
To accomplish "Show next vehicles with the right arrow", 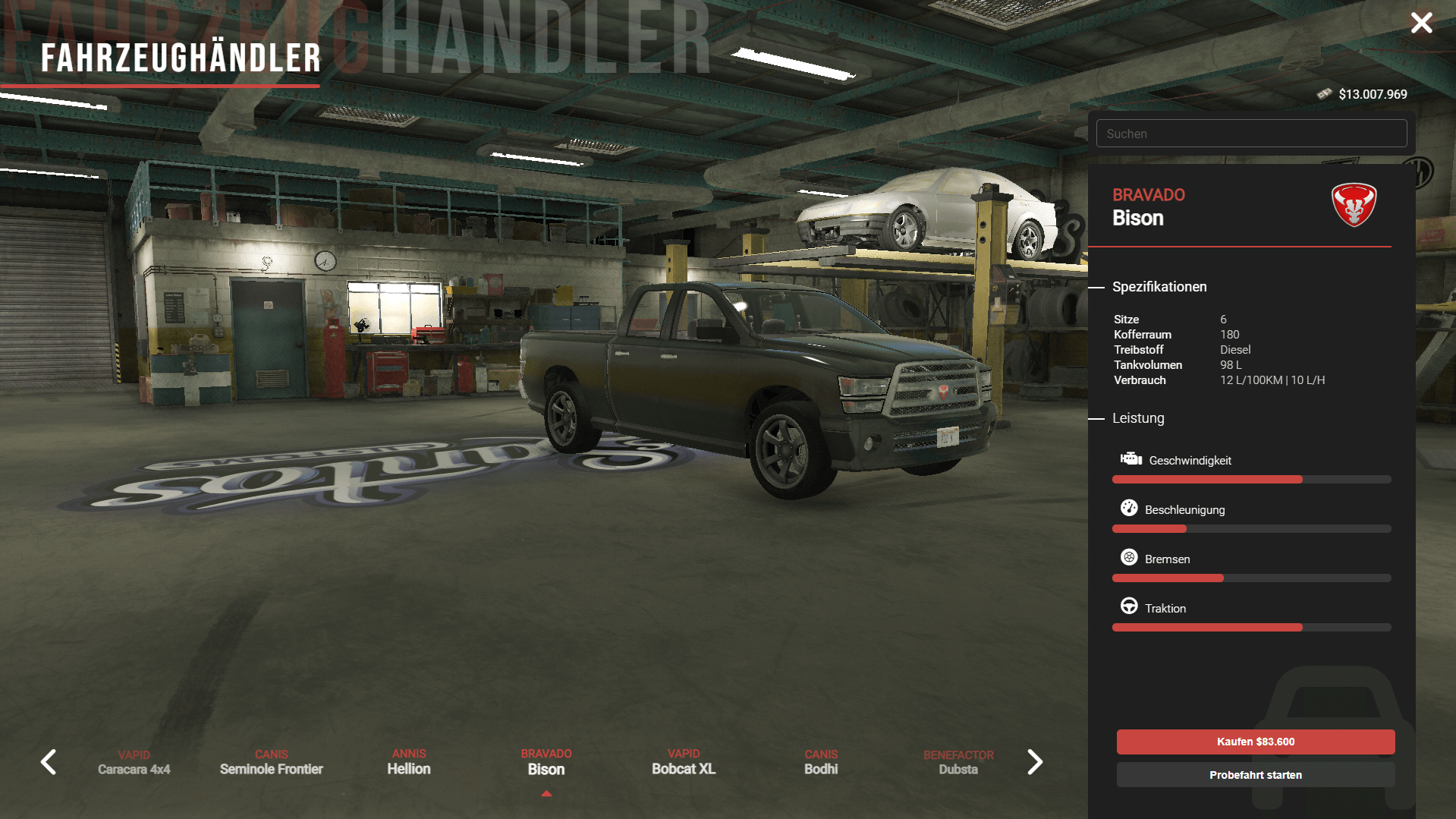I will pyautogui.click(x=1035, y=762).
